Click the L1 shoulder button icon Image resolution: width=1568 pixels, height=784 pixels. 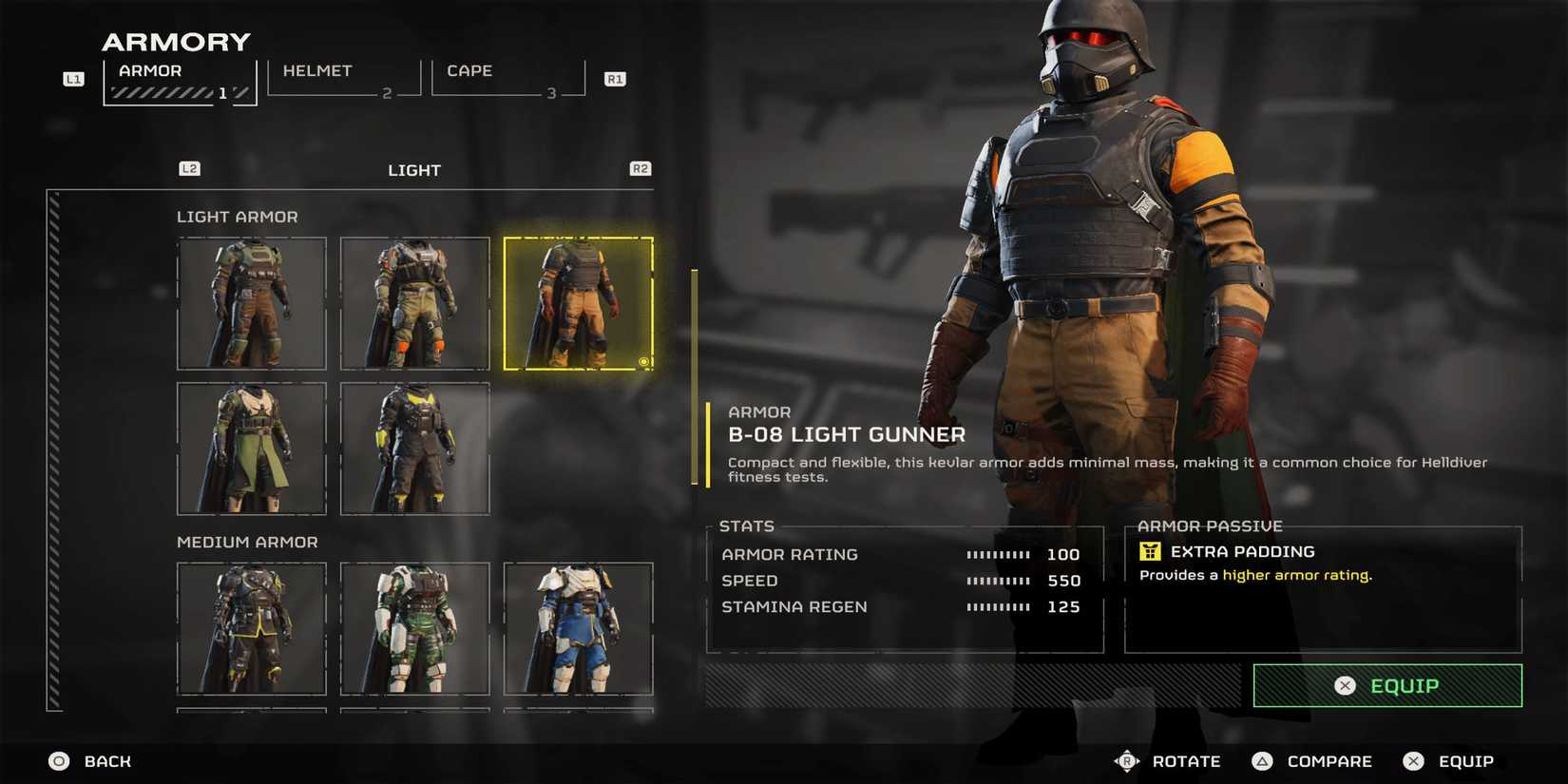73,79
